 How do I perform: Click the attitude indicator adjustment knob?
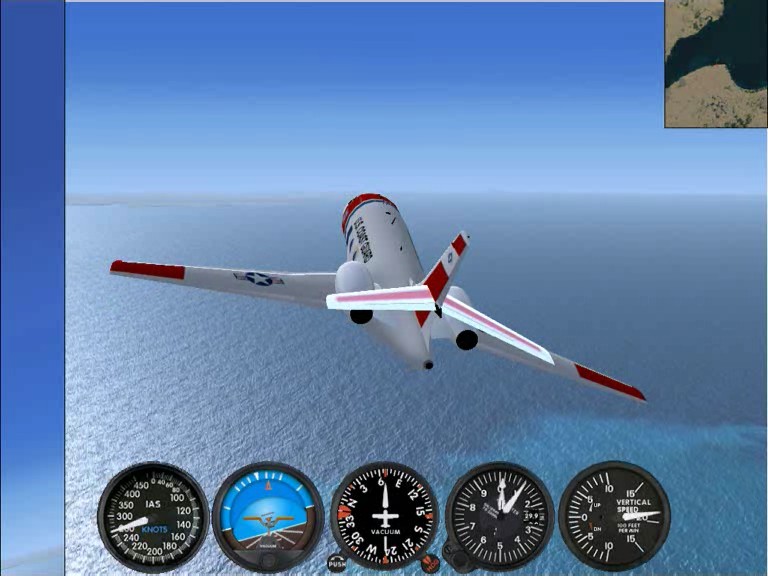coord(268,560)
